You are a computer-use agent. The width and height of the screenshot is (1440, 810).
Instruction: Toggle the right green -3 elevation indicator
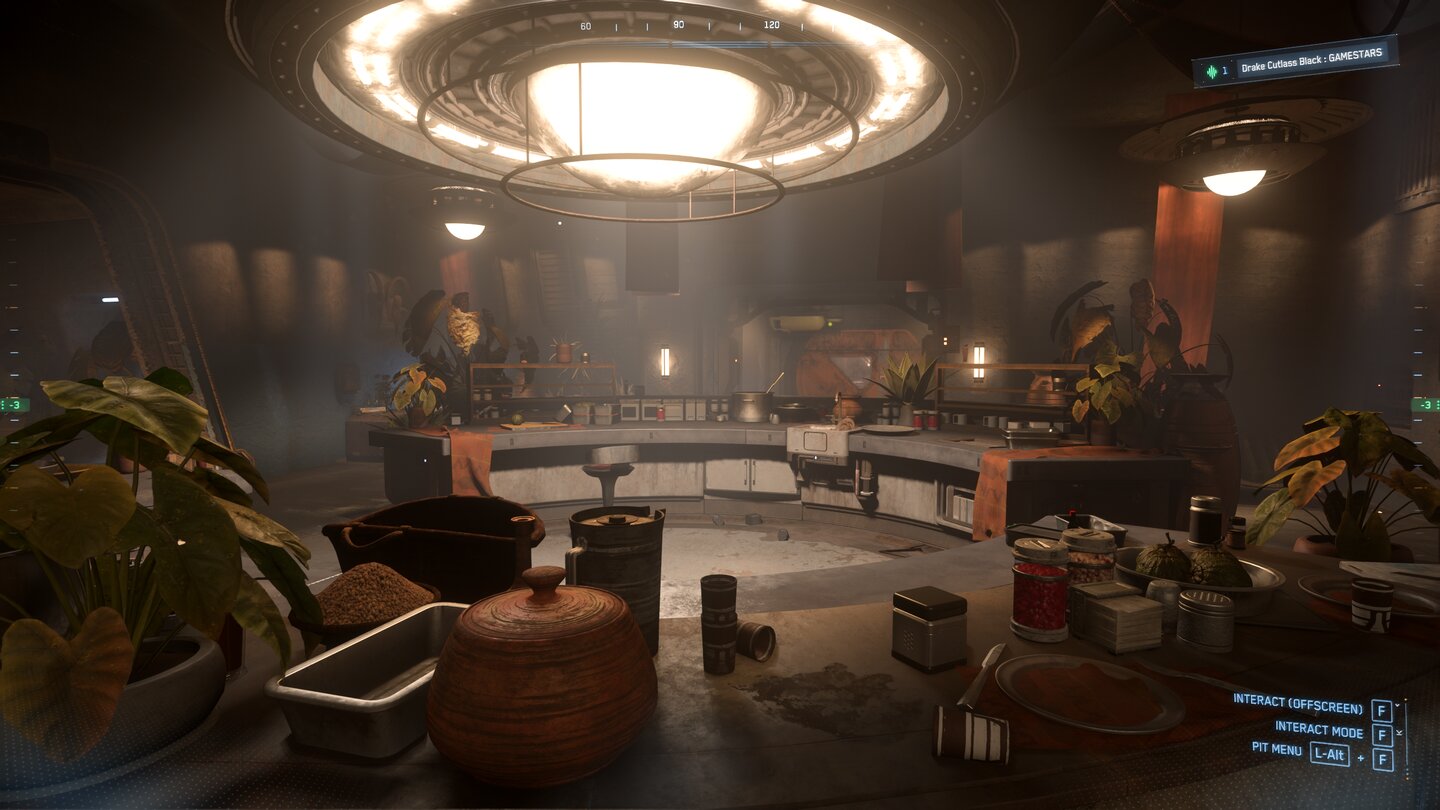[1424, 405]
